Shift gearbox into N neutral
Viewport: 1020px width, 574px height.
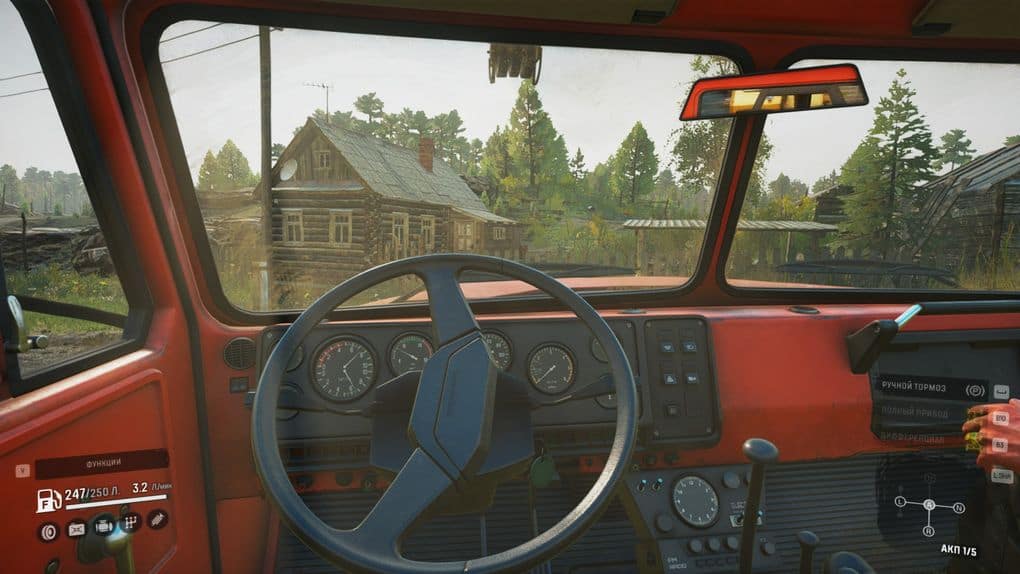(x=960, y=508)
